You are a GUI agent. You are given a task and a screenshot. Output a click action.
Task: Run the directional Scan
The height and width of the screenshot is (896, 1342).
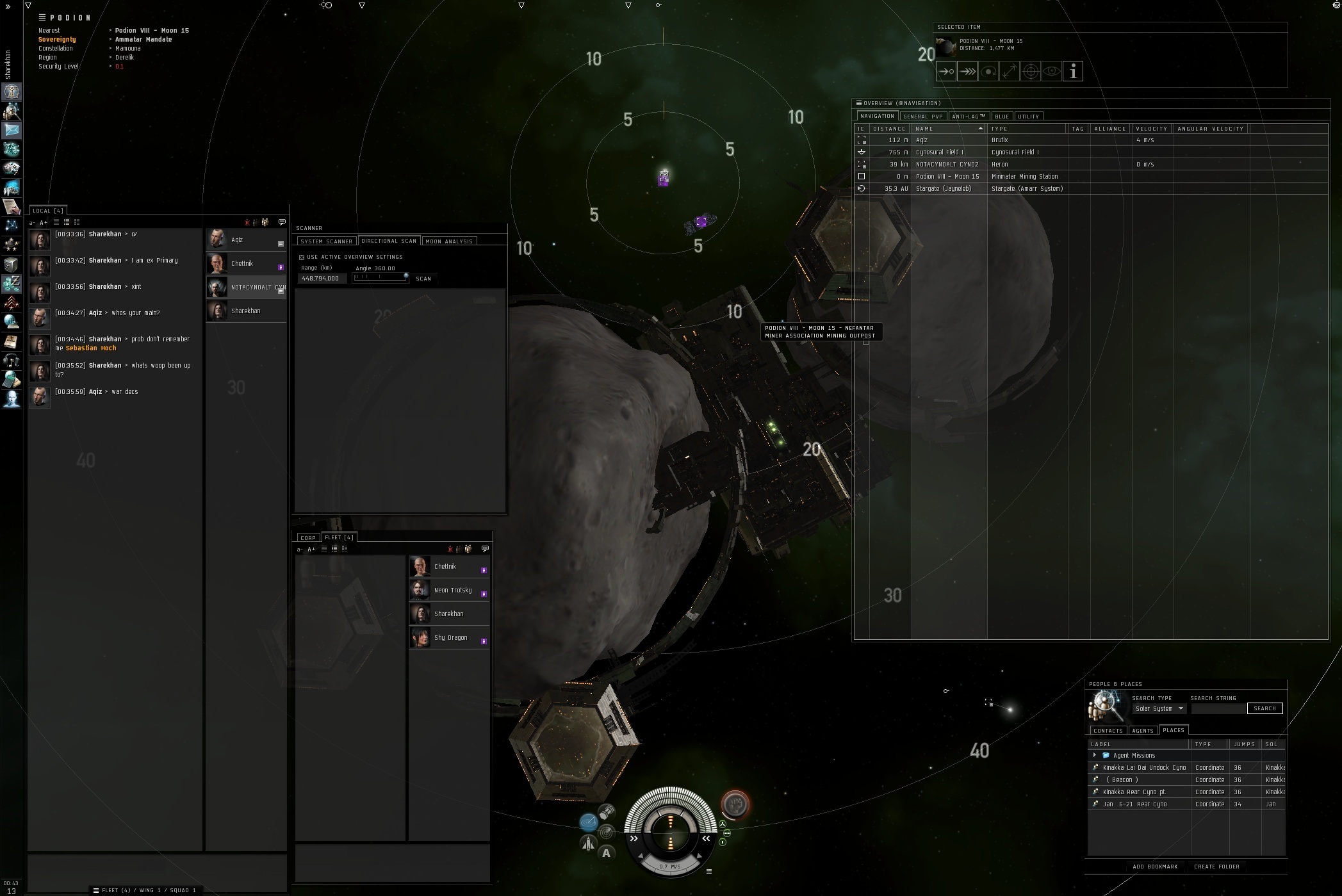[423, 279]
